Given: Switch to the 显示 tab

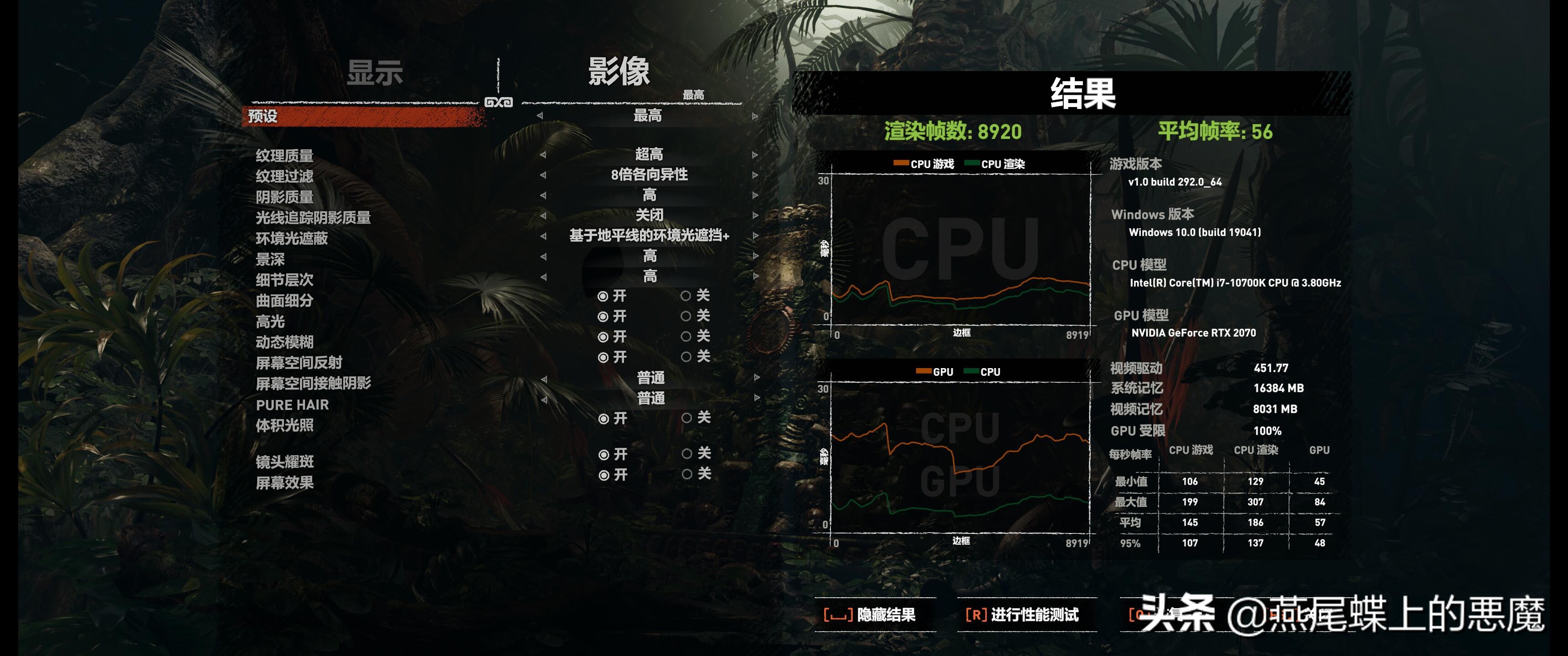Looking at the screenshot, I should point(375,72).
